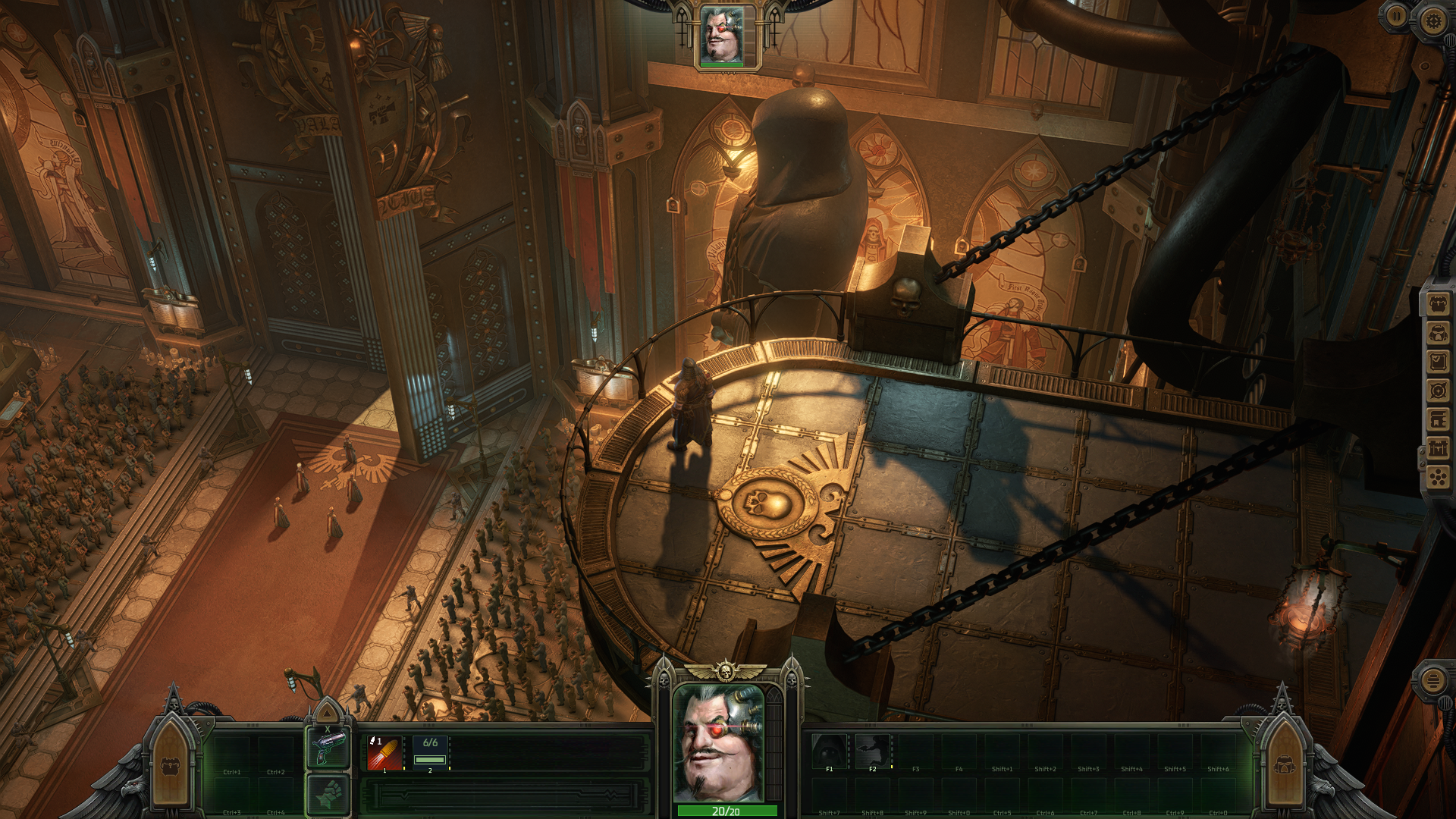The height and width of the screenshot is (819, 1456).
Task: Click the 6/6 reload ammo ability
Action: [430, 752]
